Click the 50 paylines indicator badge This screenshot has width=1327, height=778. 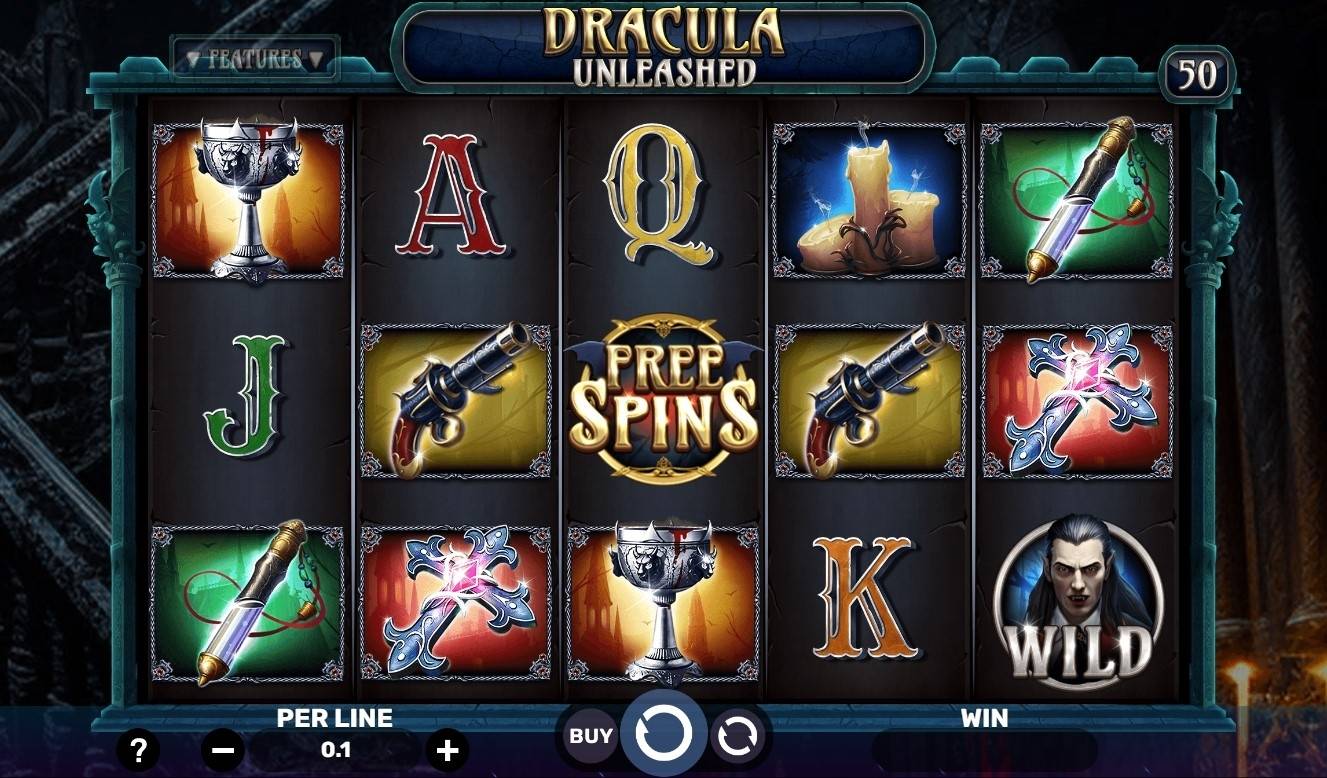pyautogui.click(x=1198, y=72)
